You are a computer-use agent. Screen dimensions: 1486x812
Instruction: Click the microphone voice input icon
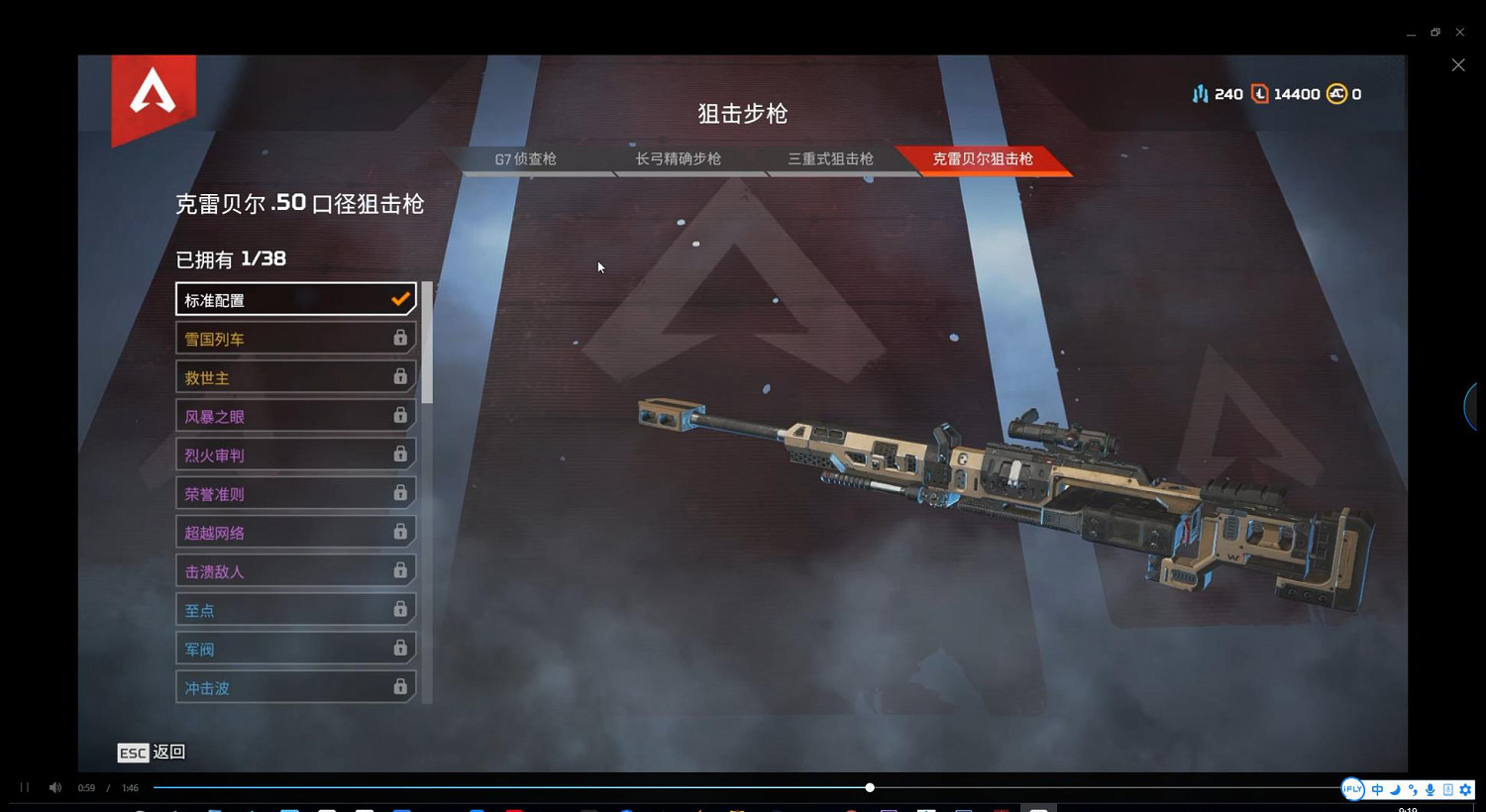pos(1431,790)
